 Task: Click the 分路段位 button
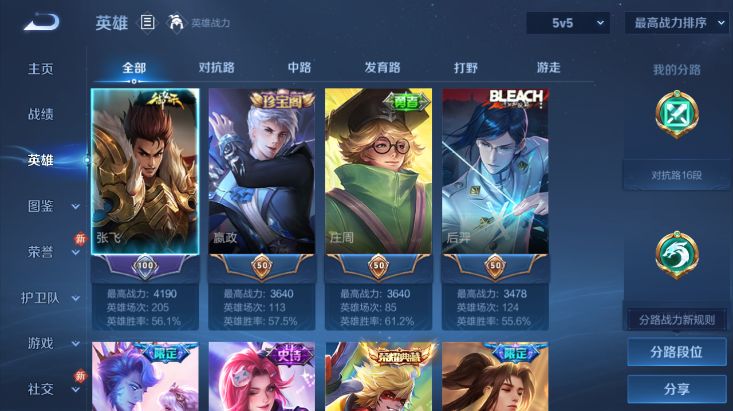point(676,352)
